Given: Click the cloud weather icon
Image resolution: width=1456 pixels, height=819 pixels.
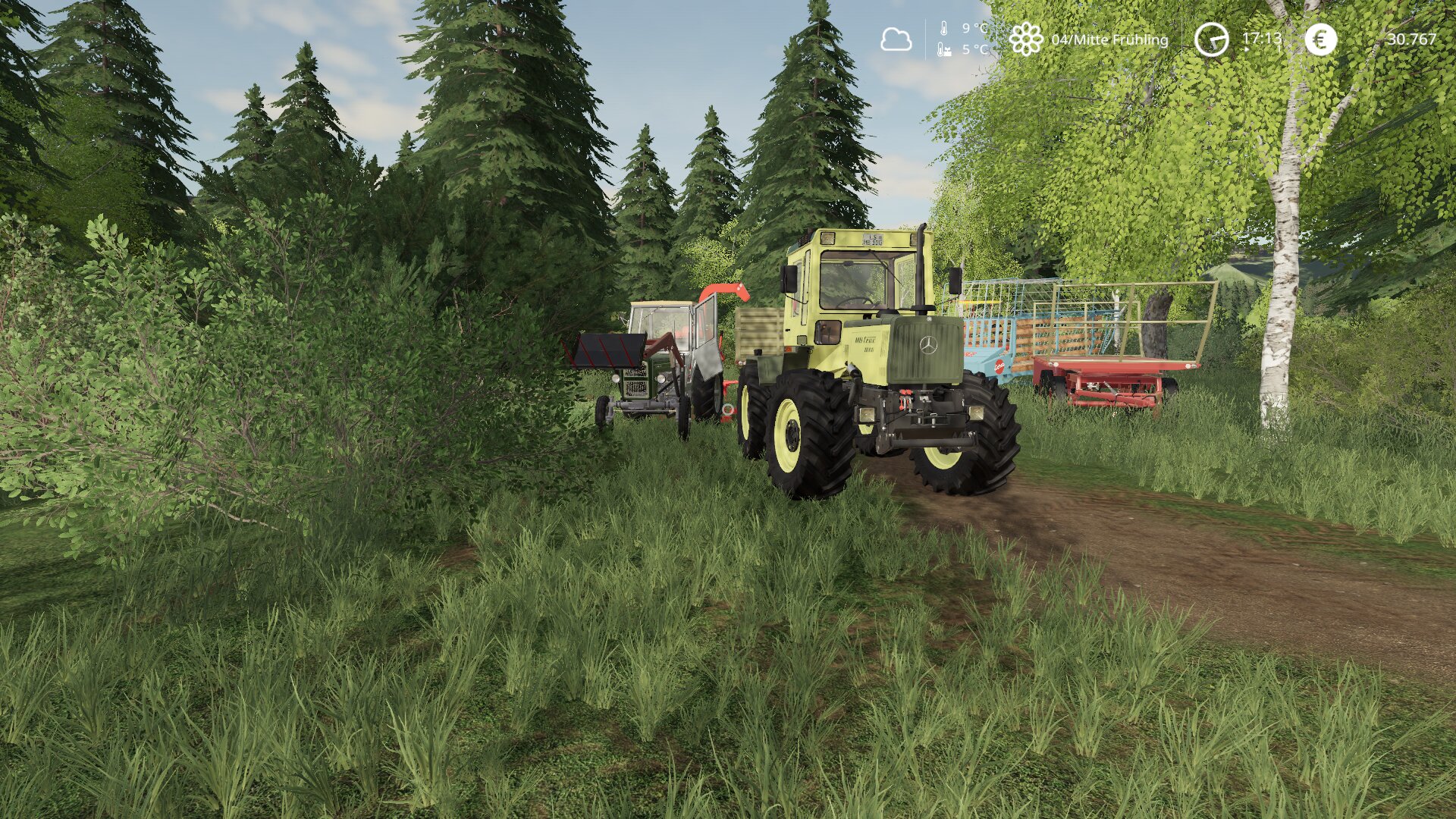Looking at the screenshot, I should [x=896, y=39].
